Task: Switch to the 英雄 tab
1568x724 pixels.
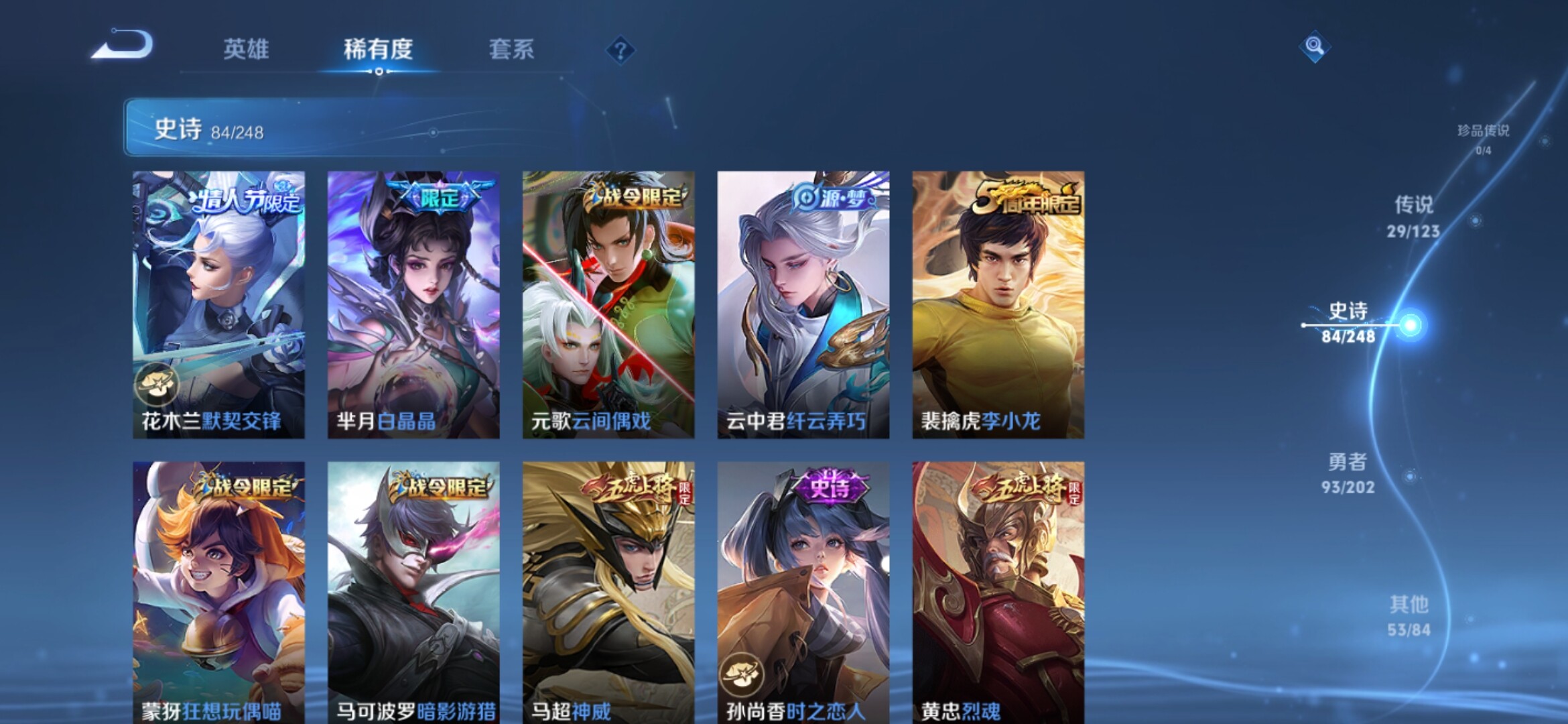Action: 246,49
